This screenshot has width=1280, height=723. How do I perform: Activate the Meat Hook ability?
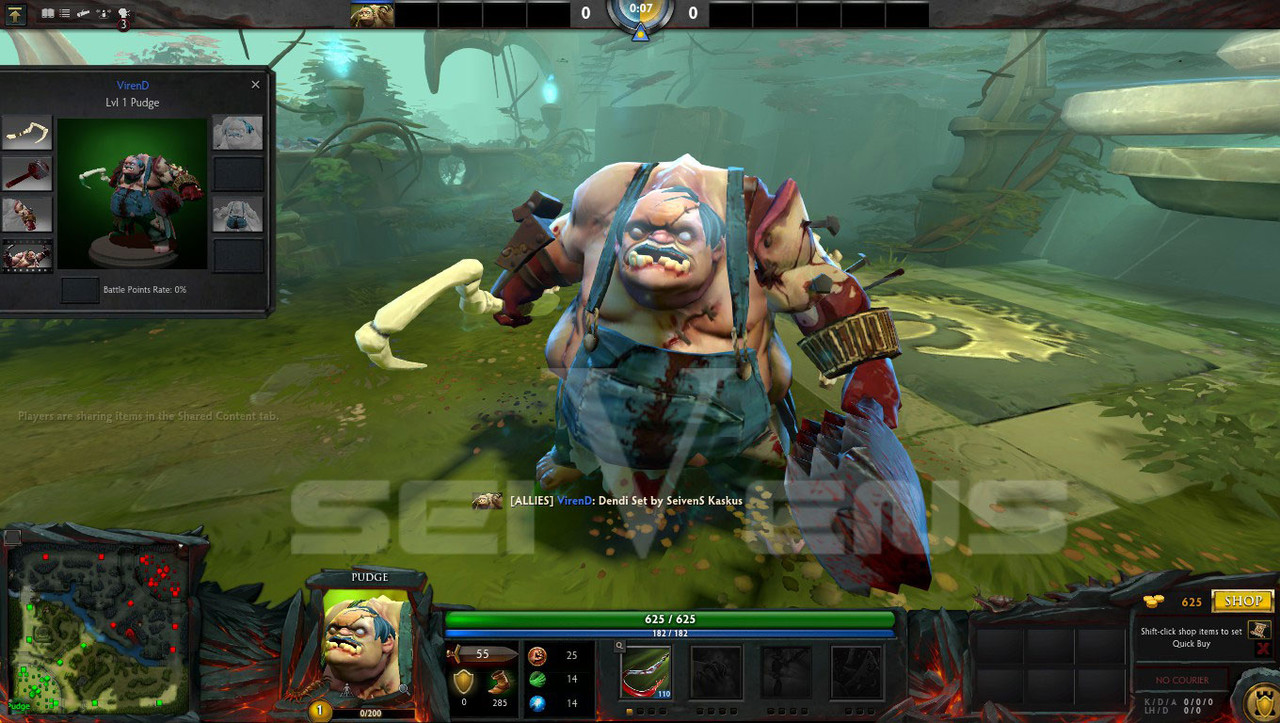[645, 671]
